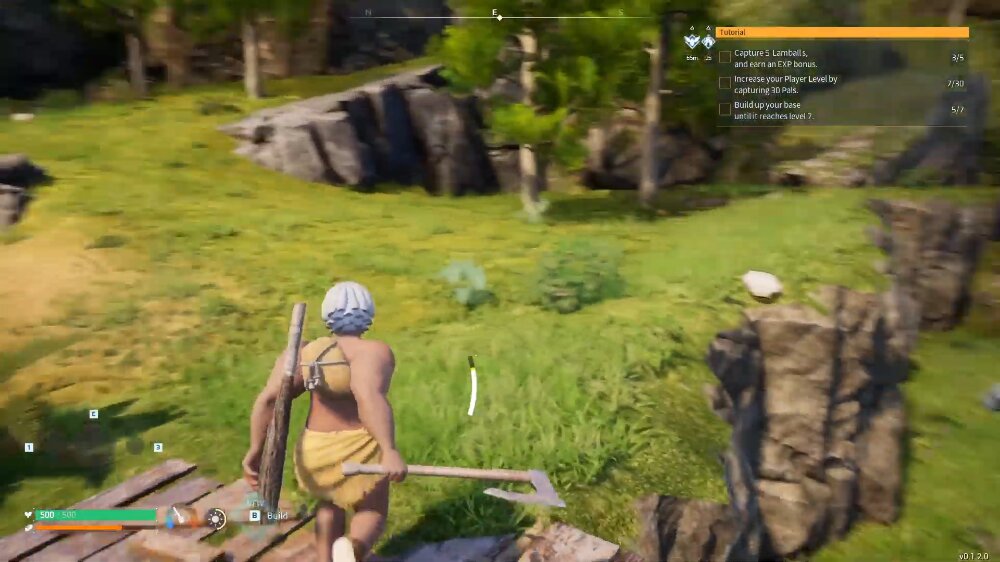Screen dimensions: 1000x562
Task: Tick the Build up your base checkbox
Action: point(725,109)
